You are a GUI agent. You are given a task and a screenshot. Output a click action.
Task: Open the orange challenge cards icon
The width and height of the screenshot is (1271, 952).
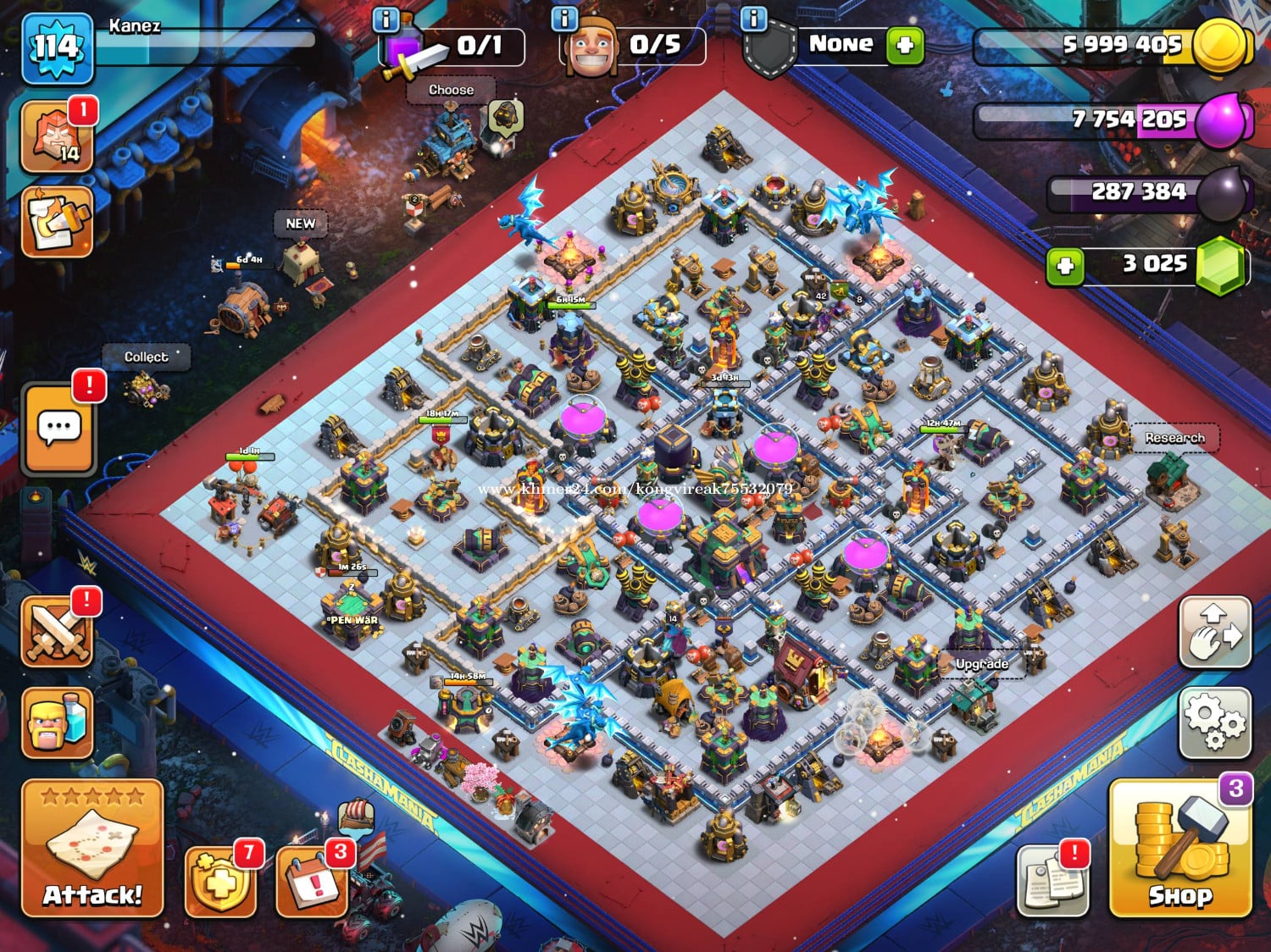57,222
